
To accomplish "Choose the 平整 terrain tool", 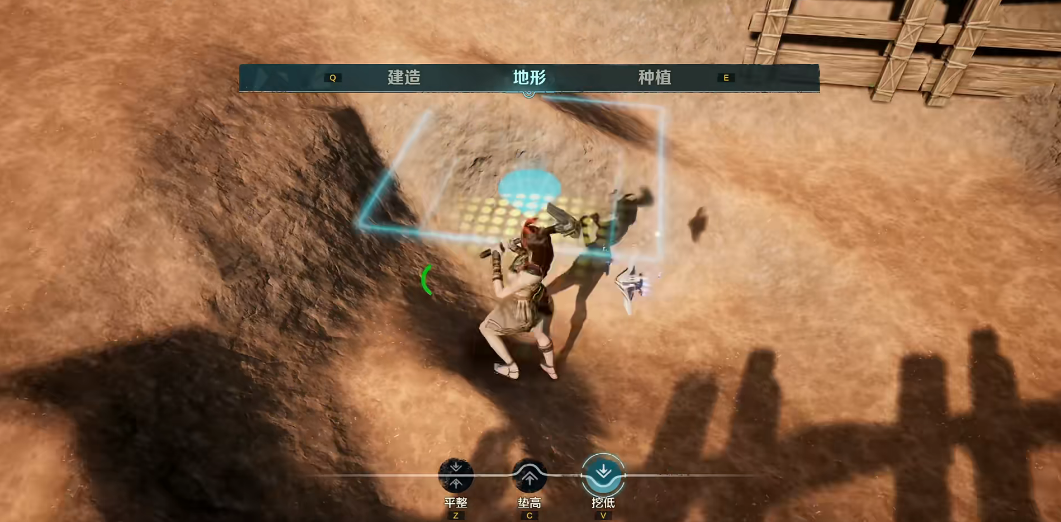I will click(x=456, y=475).
